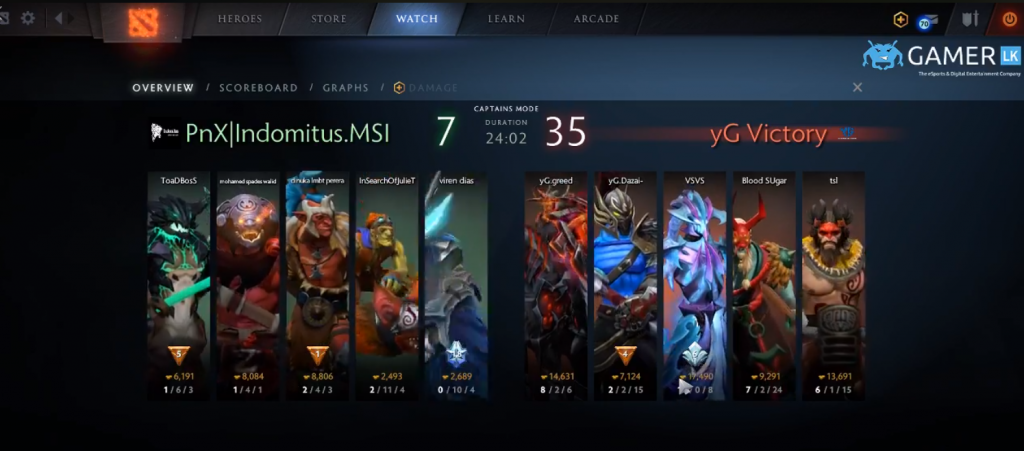Switch to the Scoreboard tab
Screen dimensions: 1024x451
258,88
